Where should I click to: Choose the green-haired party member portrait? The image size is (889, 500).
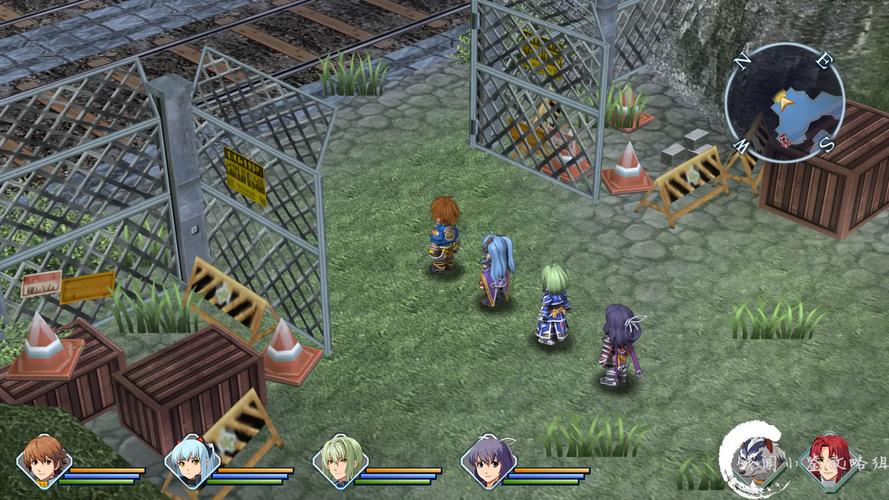339,461
